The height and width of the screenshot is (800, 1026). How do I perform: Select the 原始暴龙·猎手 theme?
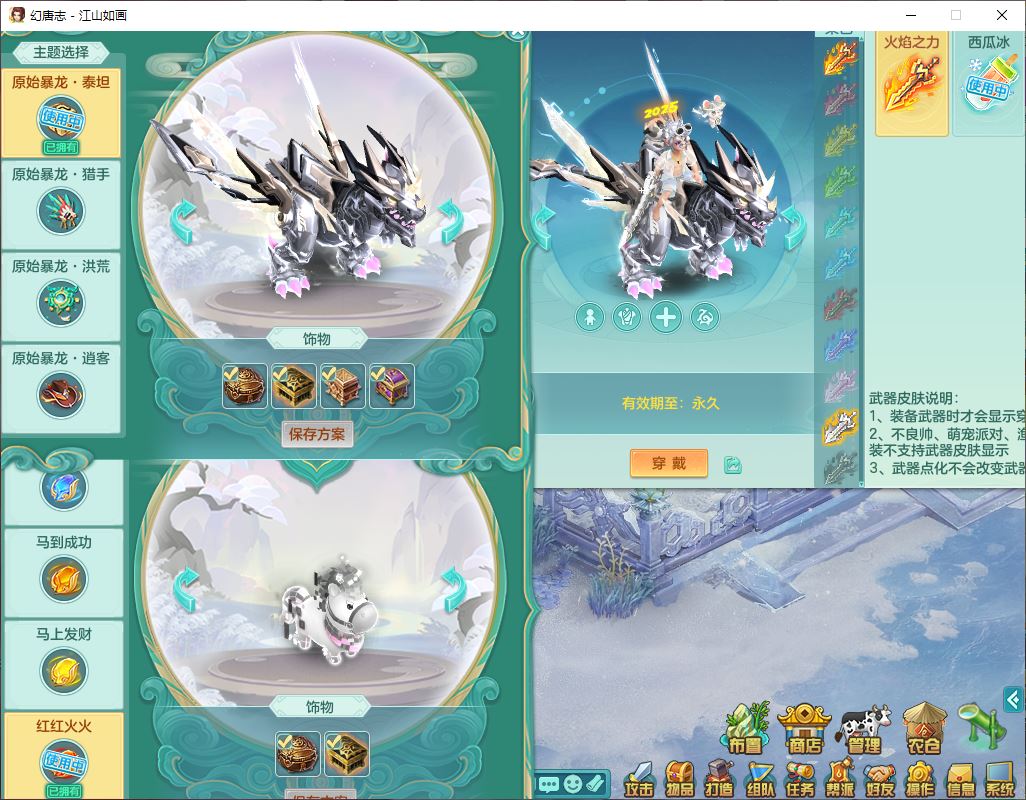[x=61, y=203]
